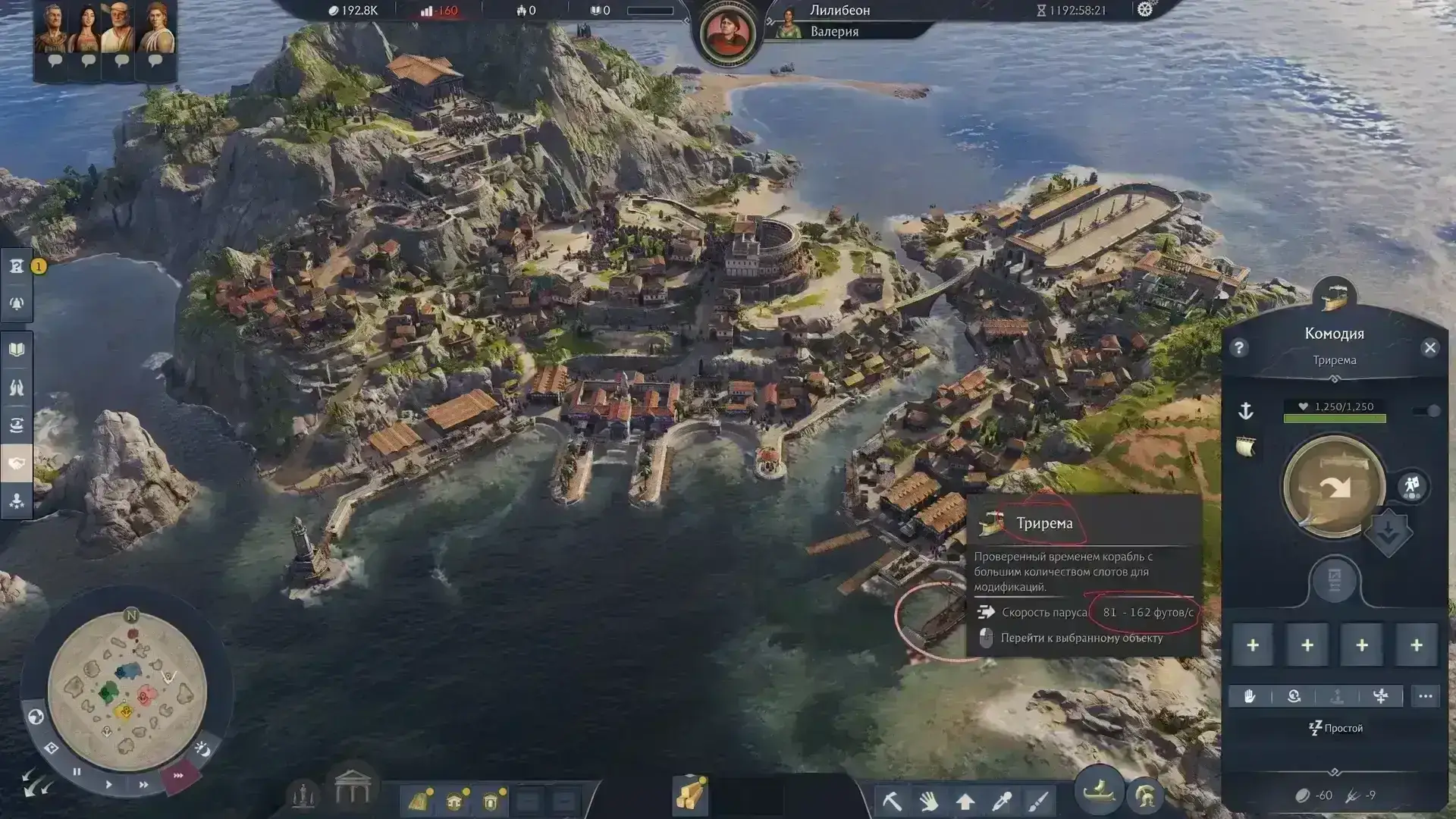Click the circular minimap

coord(127,692)
